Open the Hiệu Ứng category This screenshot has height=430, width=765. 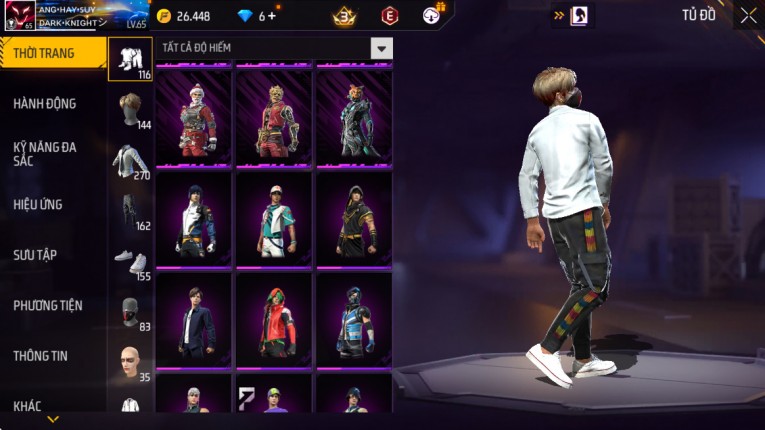(x=38, y=205)
